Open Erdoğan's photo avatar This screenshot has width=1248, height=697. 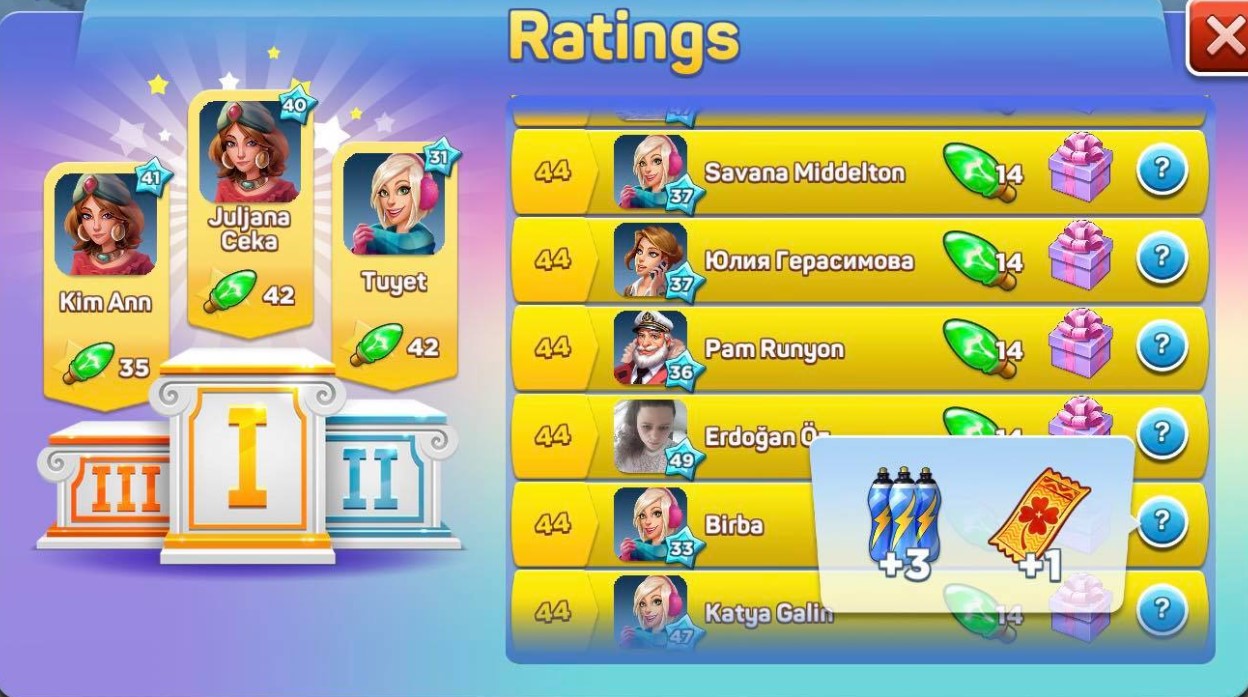click(650, 435)
